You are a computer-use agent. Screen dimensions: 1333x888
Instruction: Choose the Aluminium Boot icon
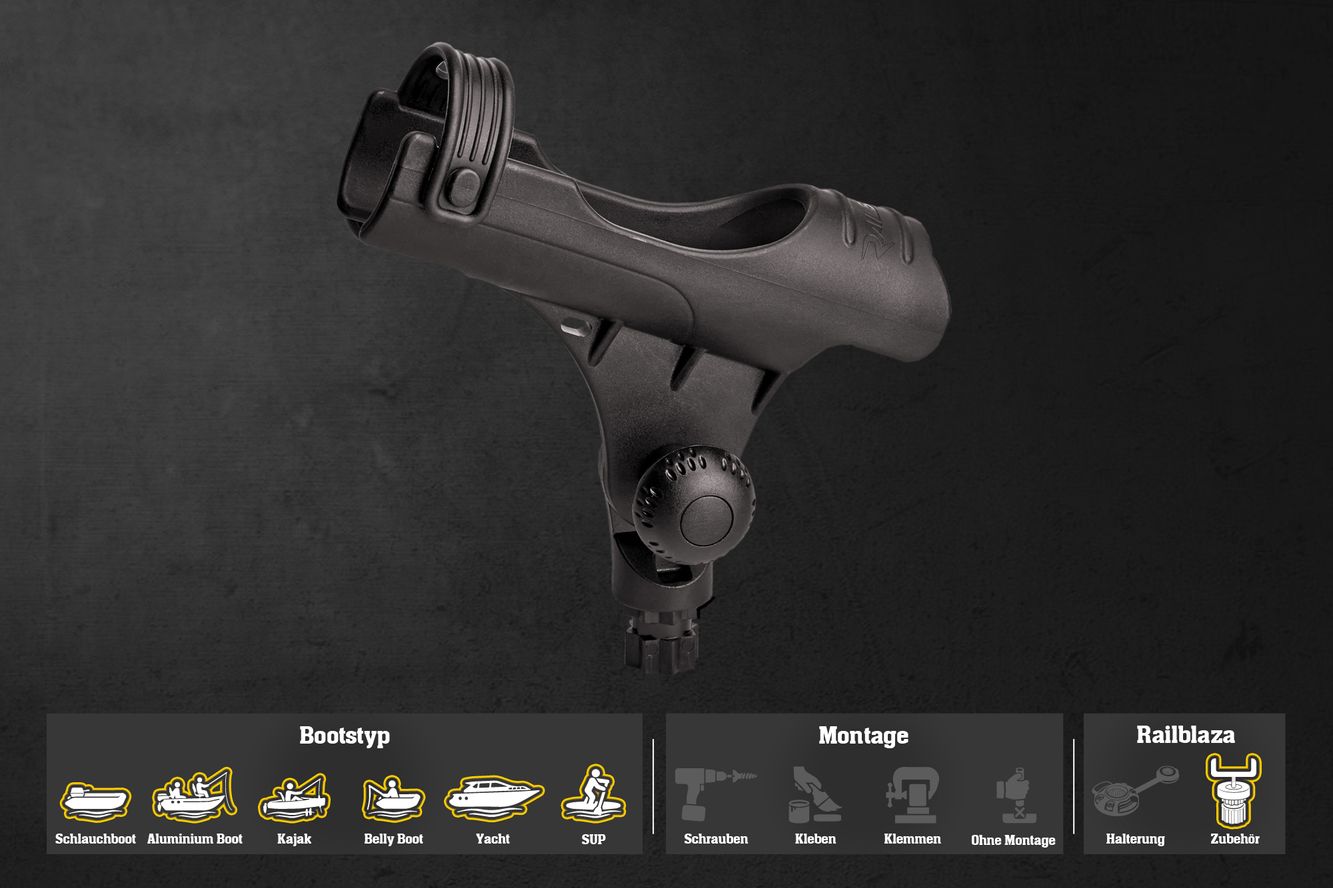194,795
